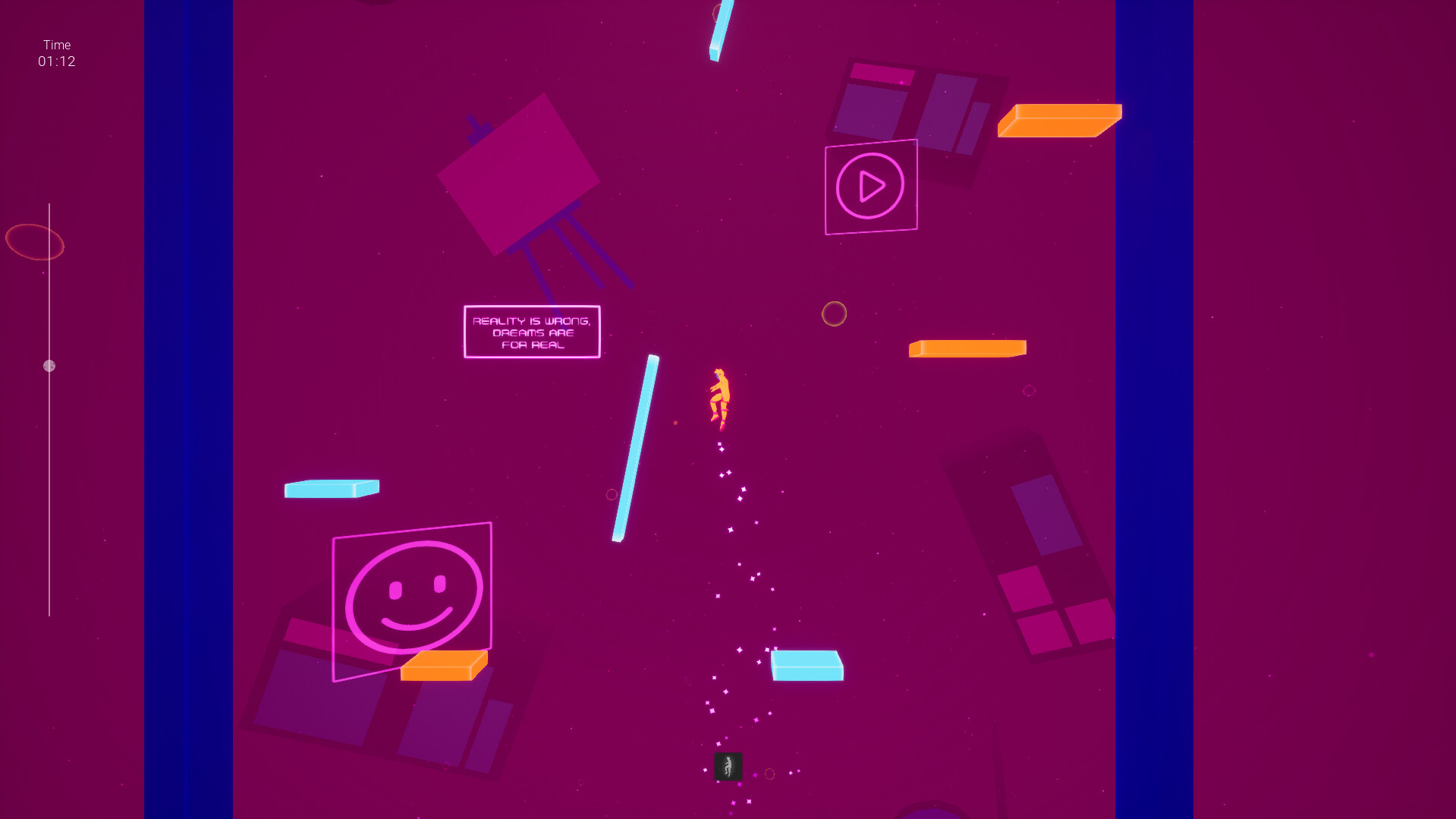Select the yellow ring near the center
Viewport: 1456px width, 819px height.
[x=835, y=312]
